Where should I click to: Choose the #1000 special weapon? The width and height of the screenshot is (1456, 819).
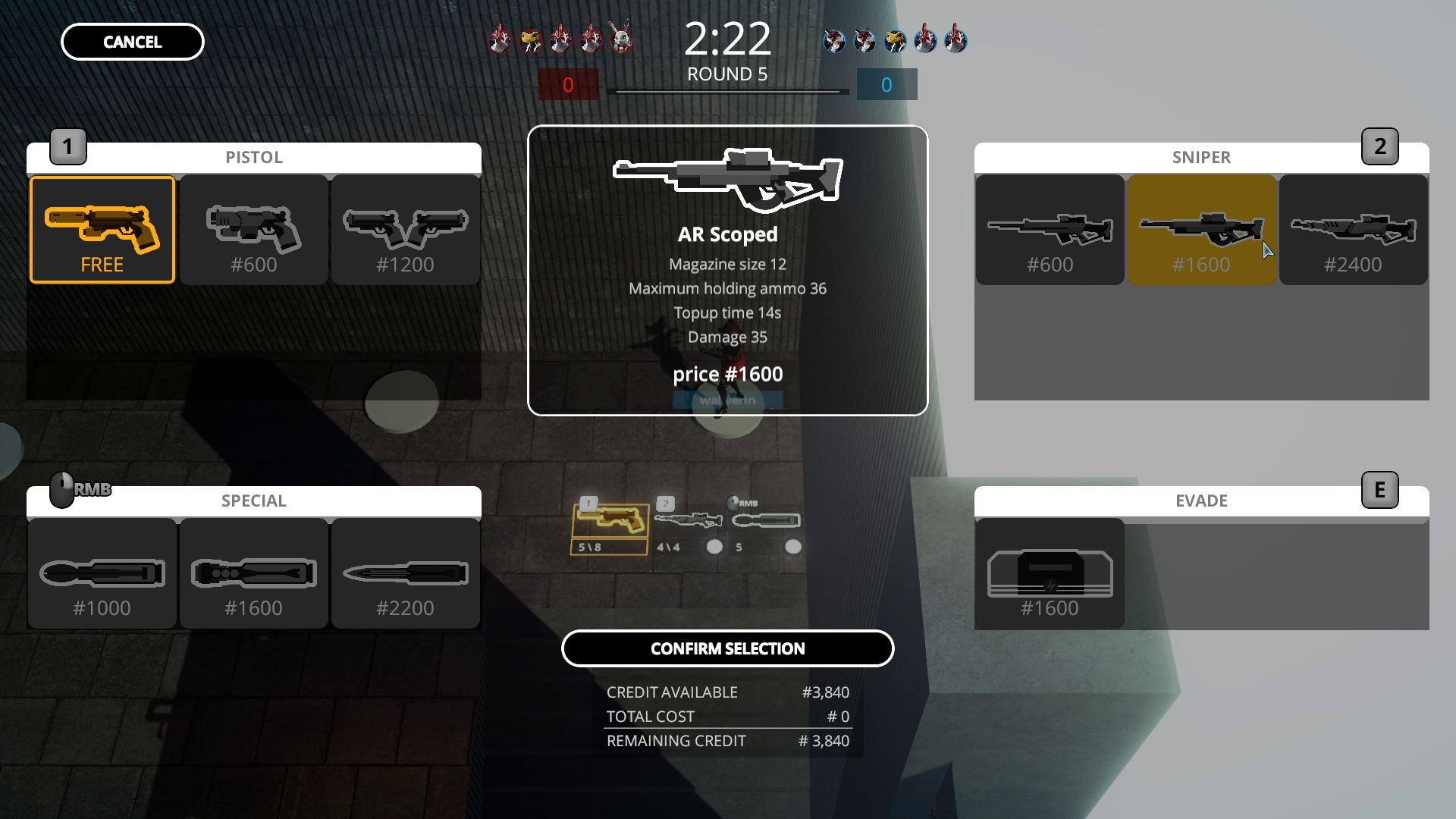point(102,573)
